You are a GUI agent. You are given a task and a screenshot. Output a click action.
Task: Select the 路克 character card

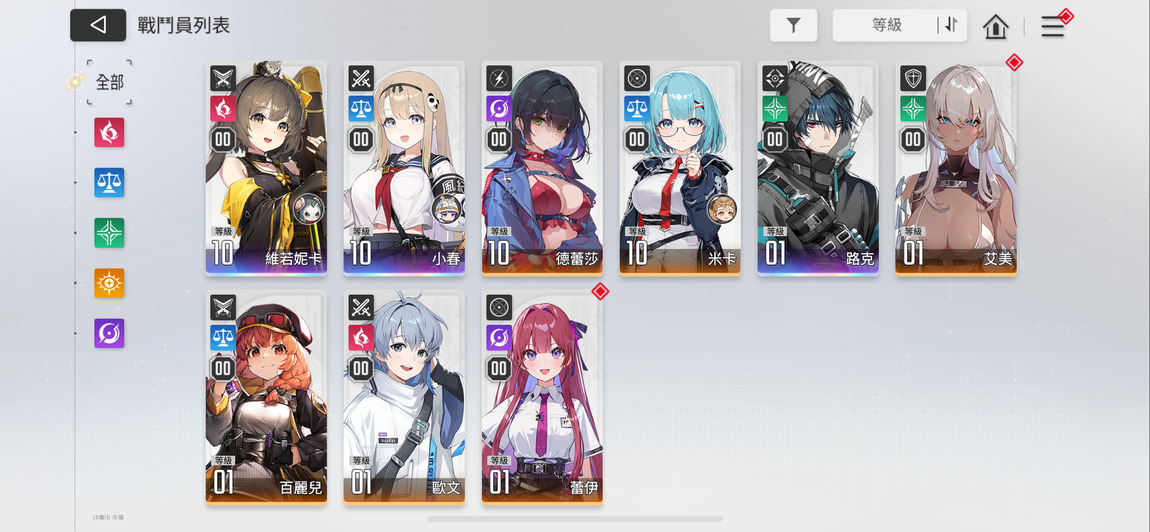tap(818, 168)
